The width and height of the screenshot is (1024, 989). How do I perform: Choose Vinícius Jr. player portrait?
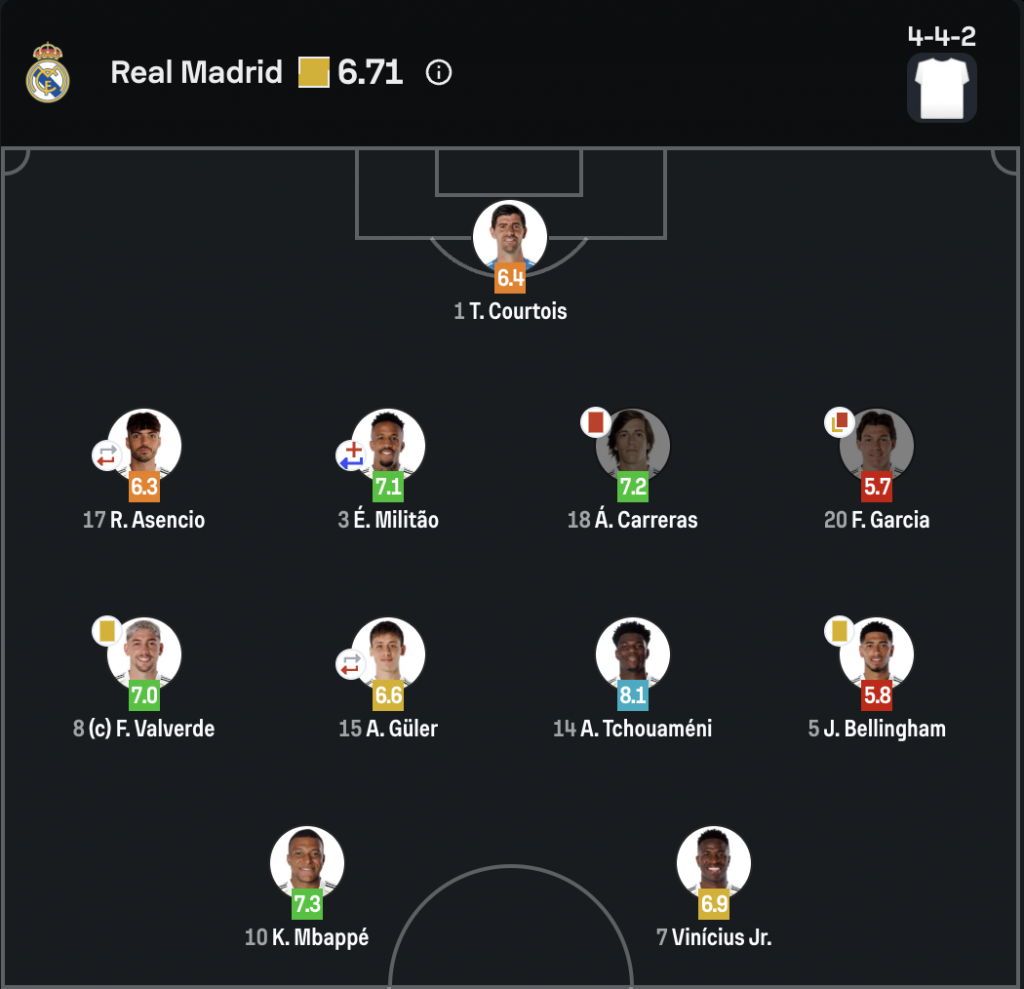click(x=714, y=863)
